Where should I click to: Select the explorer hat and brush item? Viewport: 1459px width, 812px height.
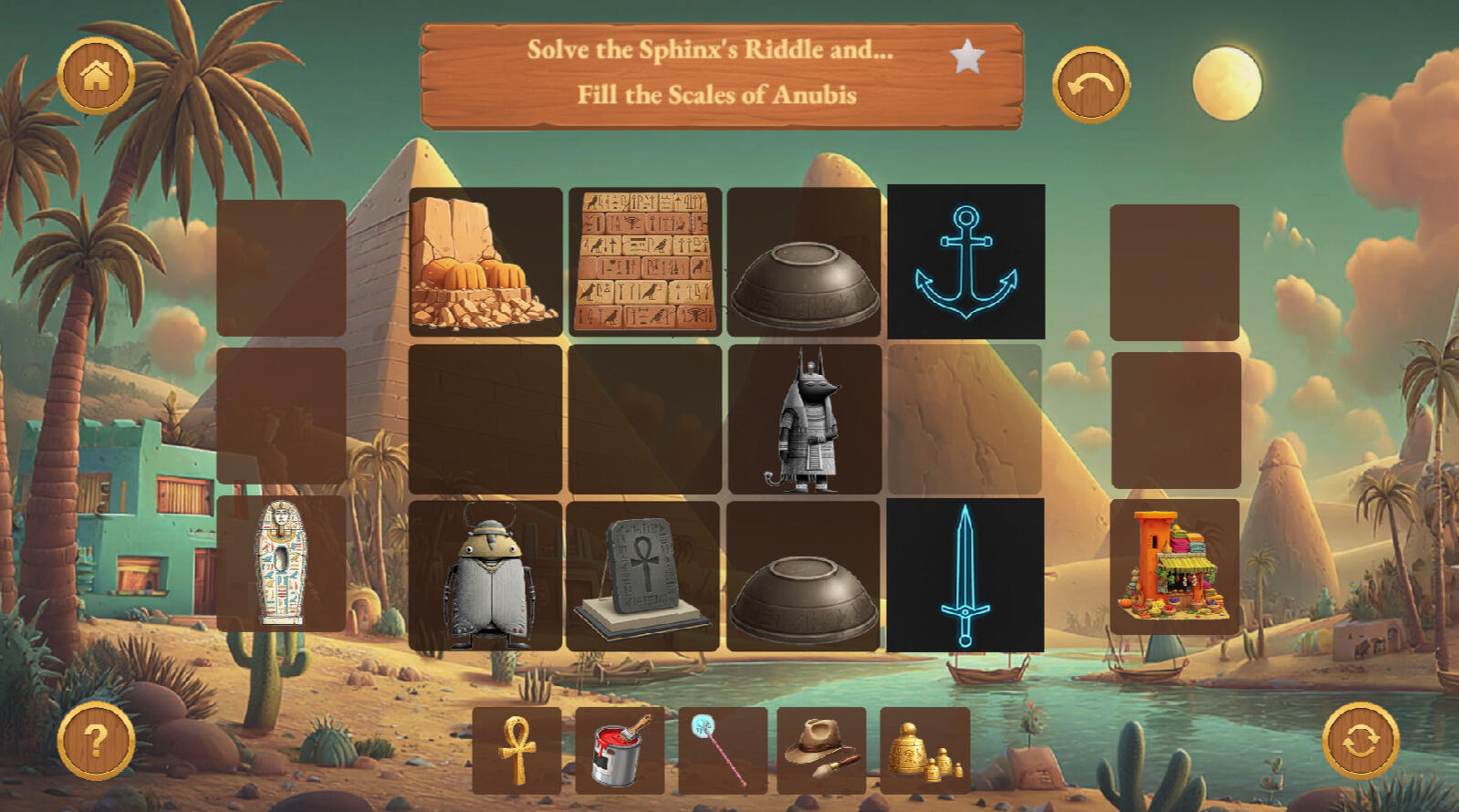[821, 750]
